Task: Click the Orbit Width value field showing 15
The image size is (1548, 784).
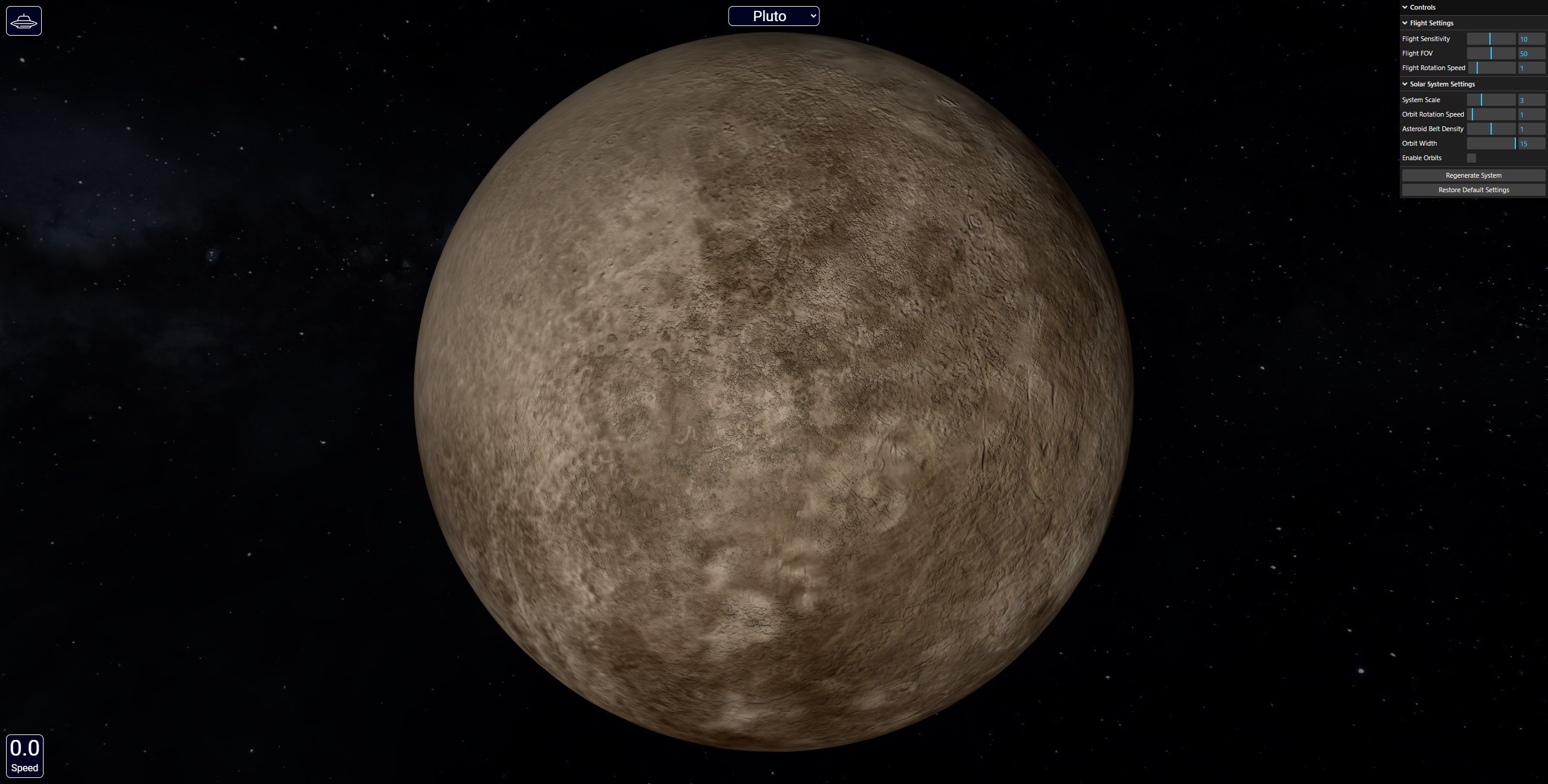Action: (1533, 143)
